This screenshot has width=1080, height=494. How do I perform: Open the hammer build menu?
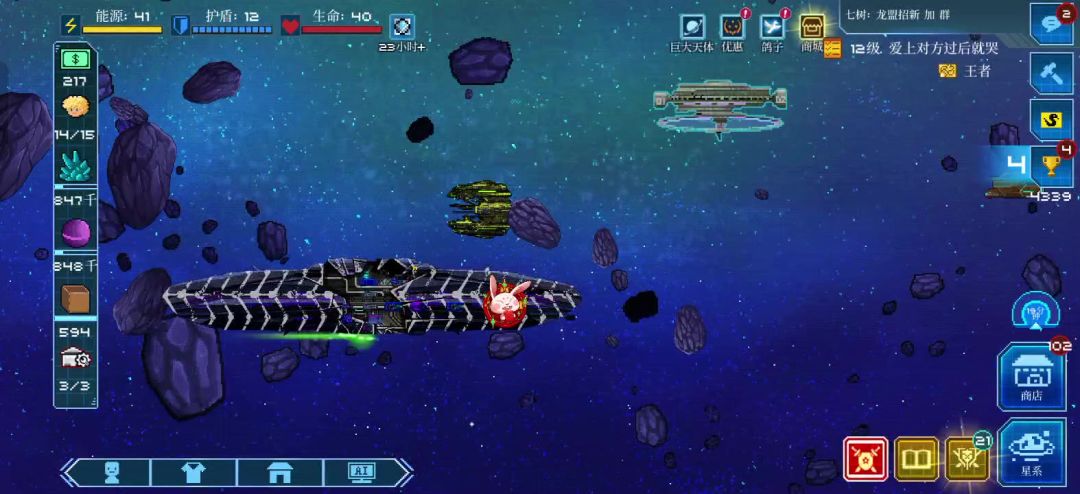pyautogui.click(x=1050, y=72)
